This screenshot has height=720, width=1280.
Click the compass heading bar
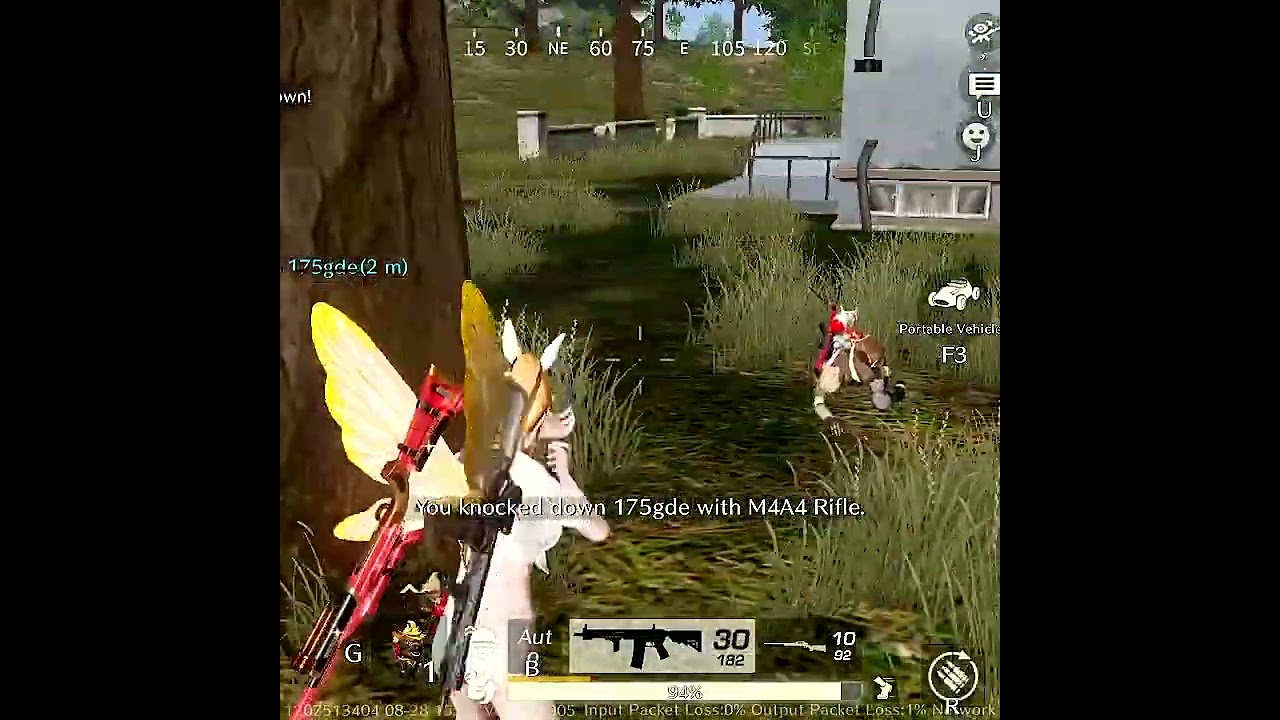pyautogui.click(x=640, y=47)
